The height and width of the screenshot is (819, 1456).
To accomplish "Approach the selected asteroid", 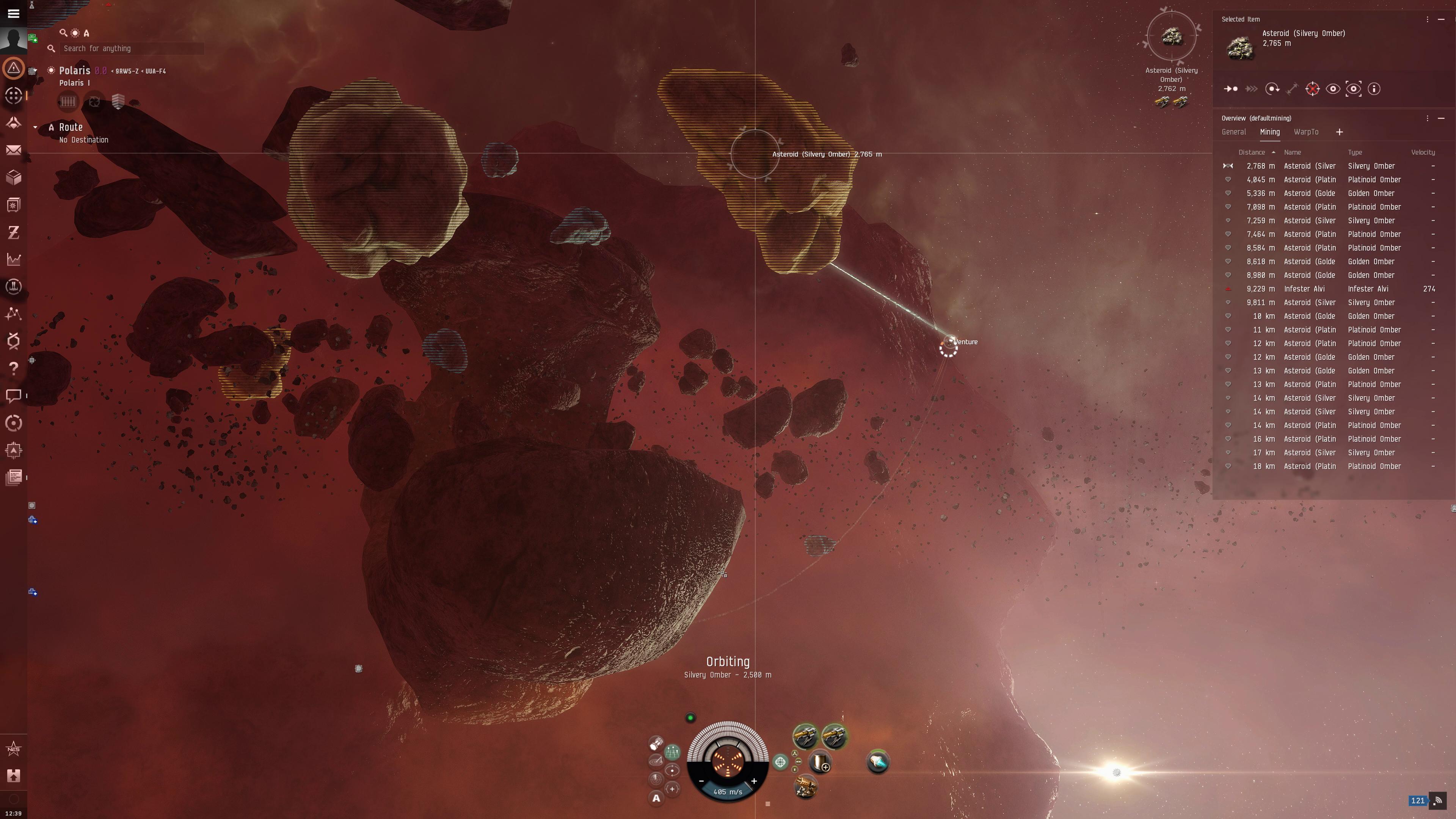I will coord(1232,89).
